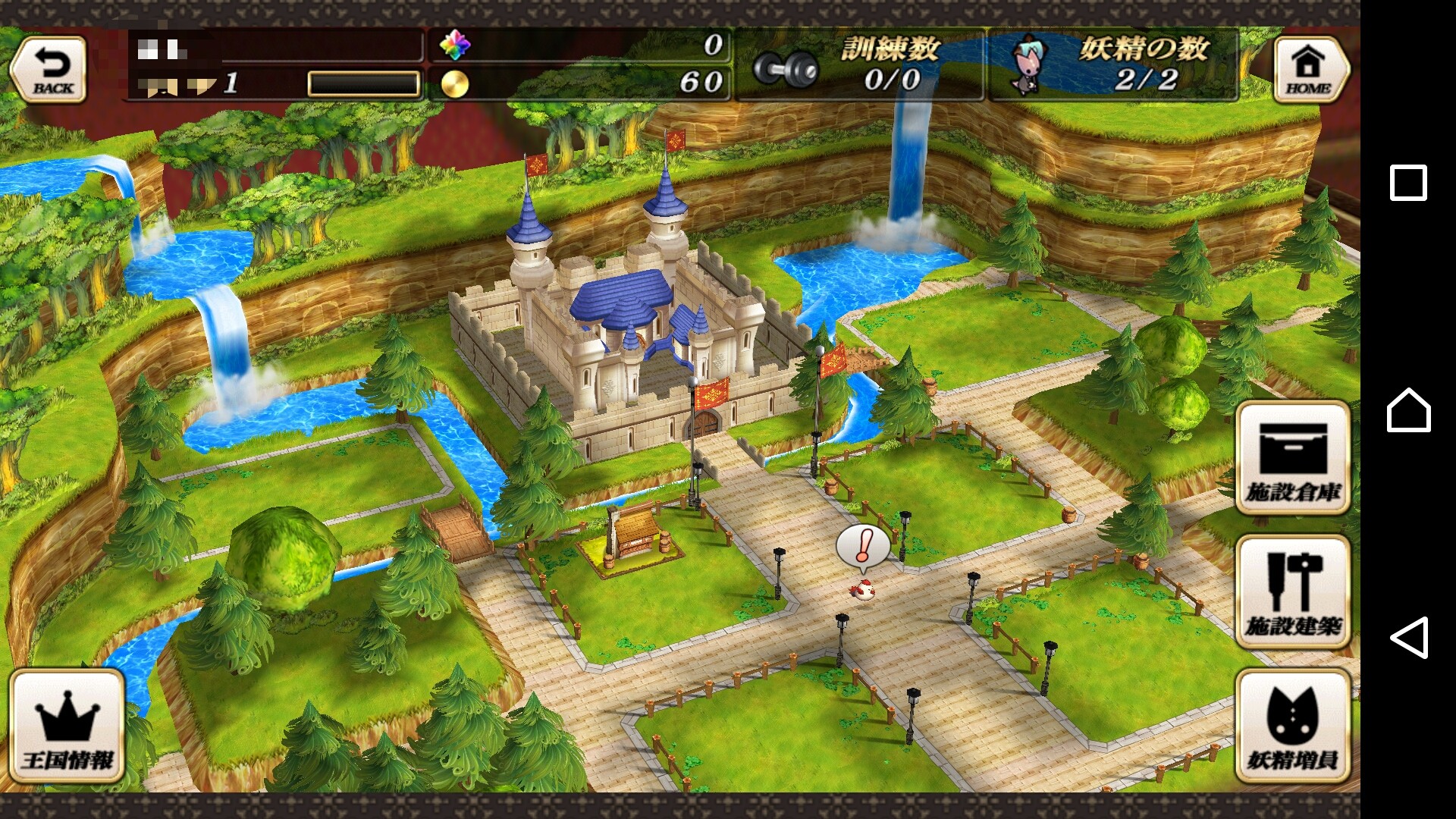
Task: Tap the gold coin currency icon
Action: coord(455,83)
